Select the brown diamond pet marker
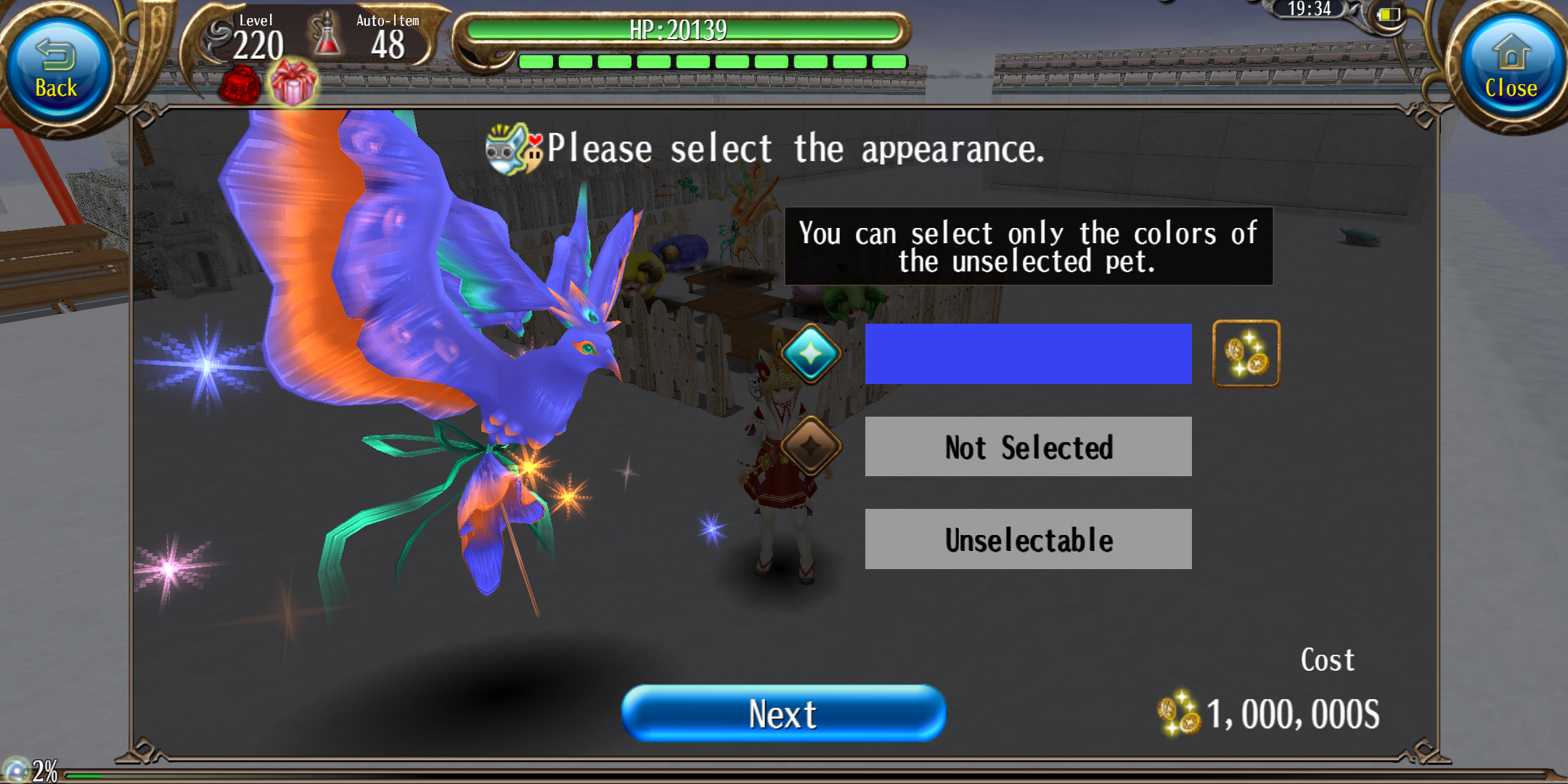Screen dimensions: 1568x784 pos(811,446)
